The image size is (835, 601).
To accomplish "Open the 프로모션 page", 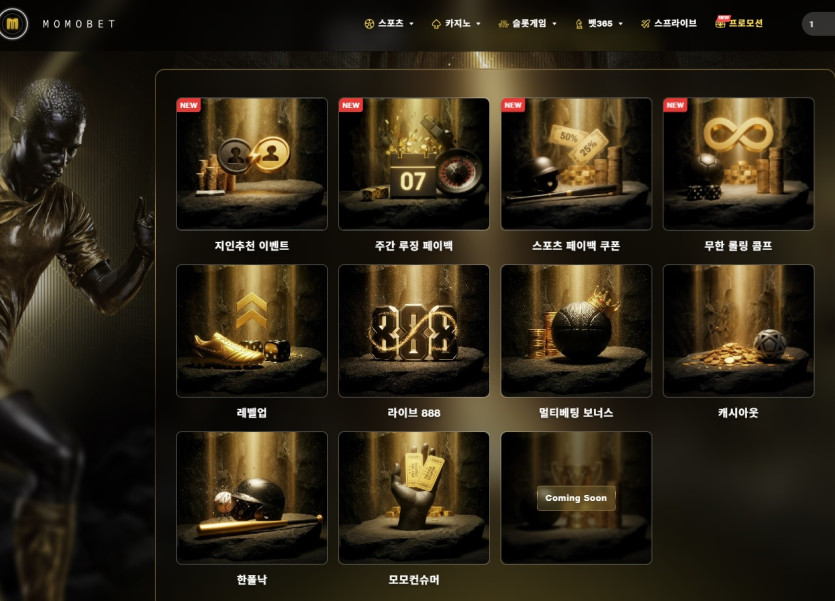I will click(739, 23).
